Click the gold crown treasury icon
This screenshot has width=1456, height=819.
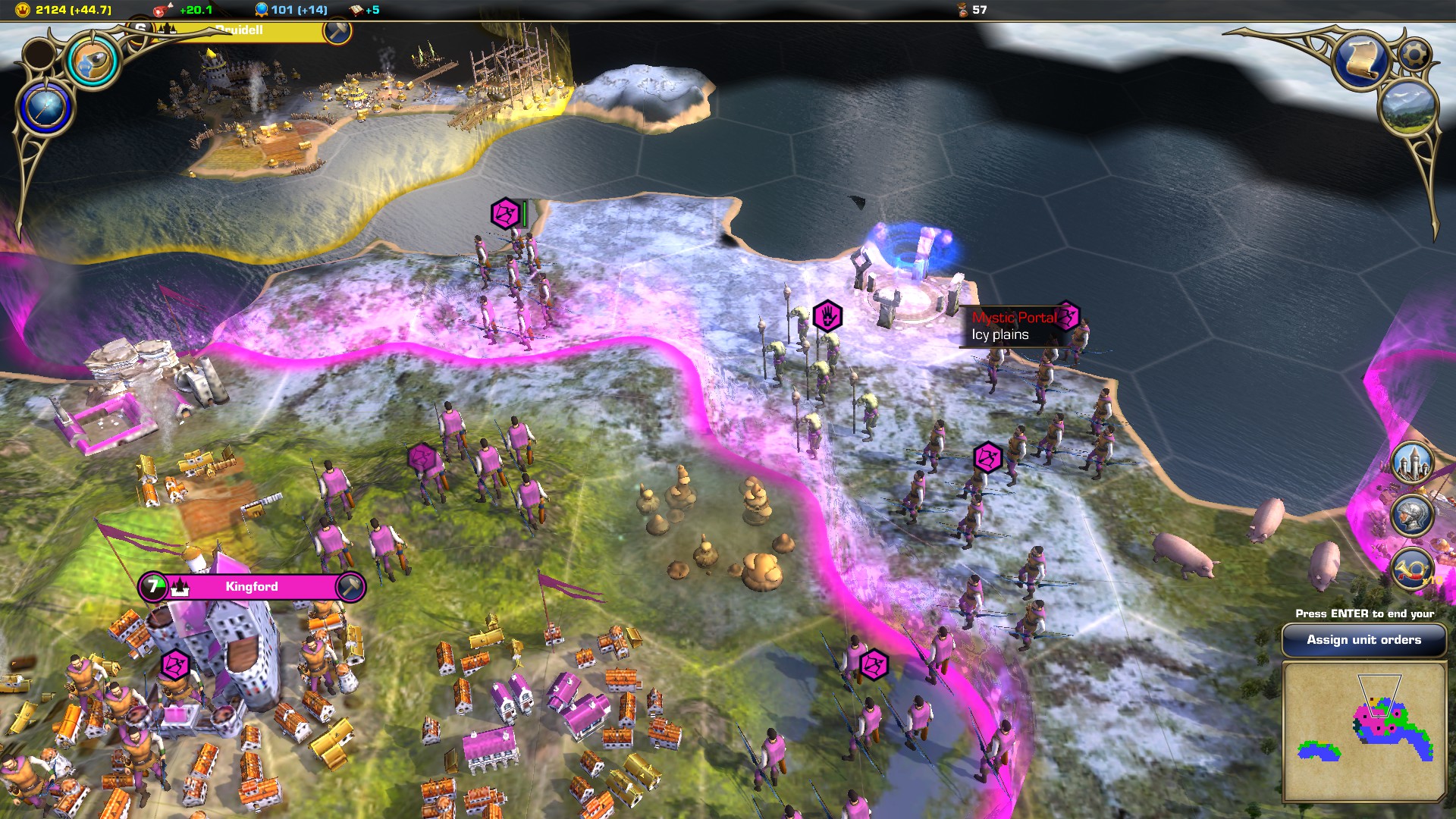click(23, 10)
